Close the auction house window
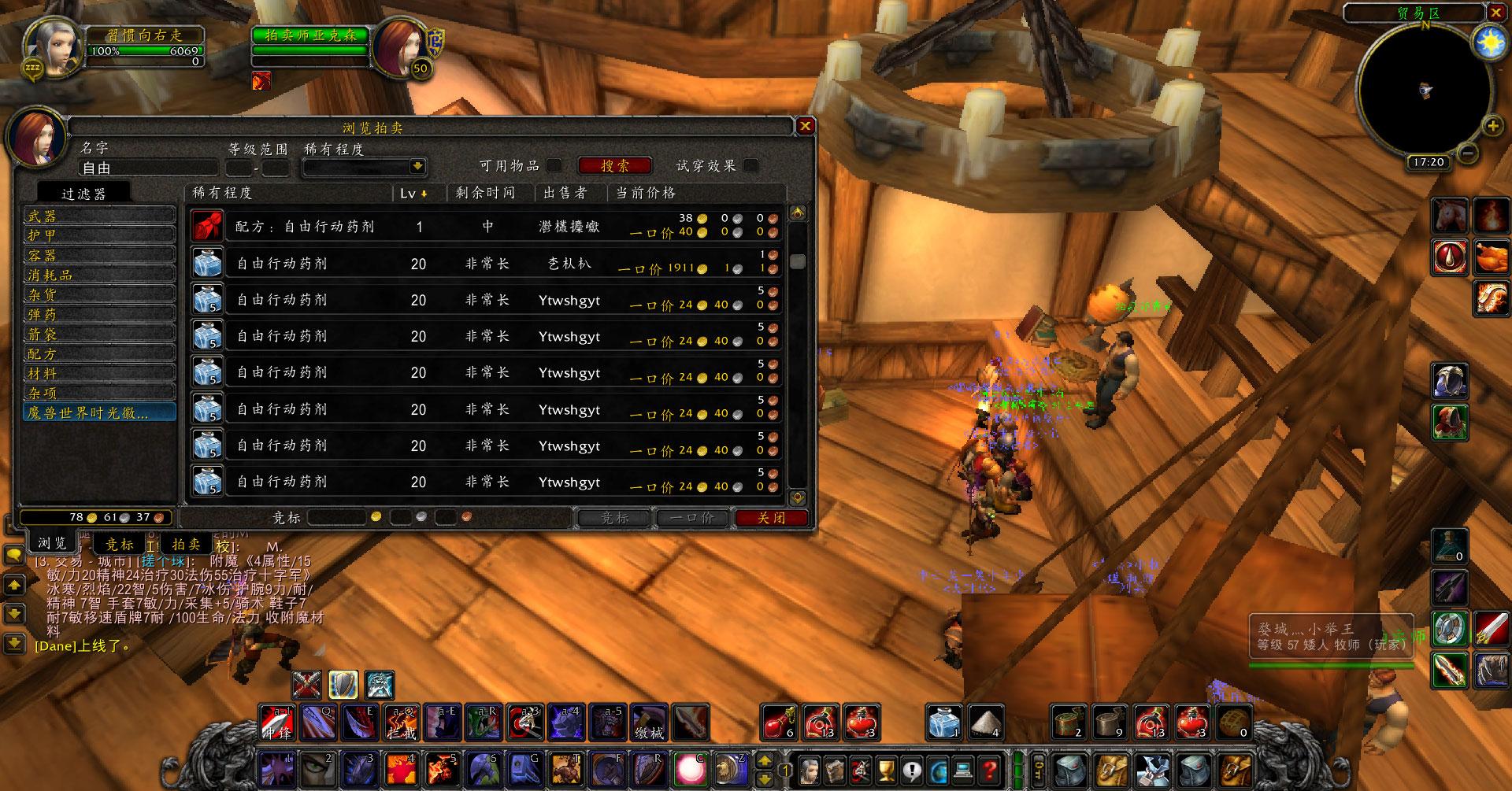This screenshot has height=791, width=1512. point(805,126)
